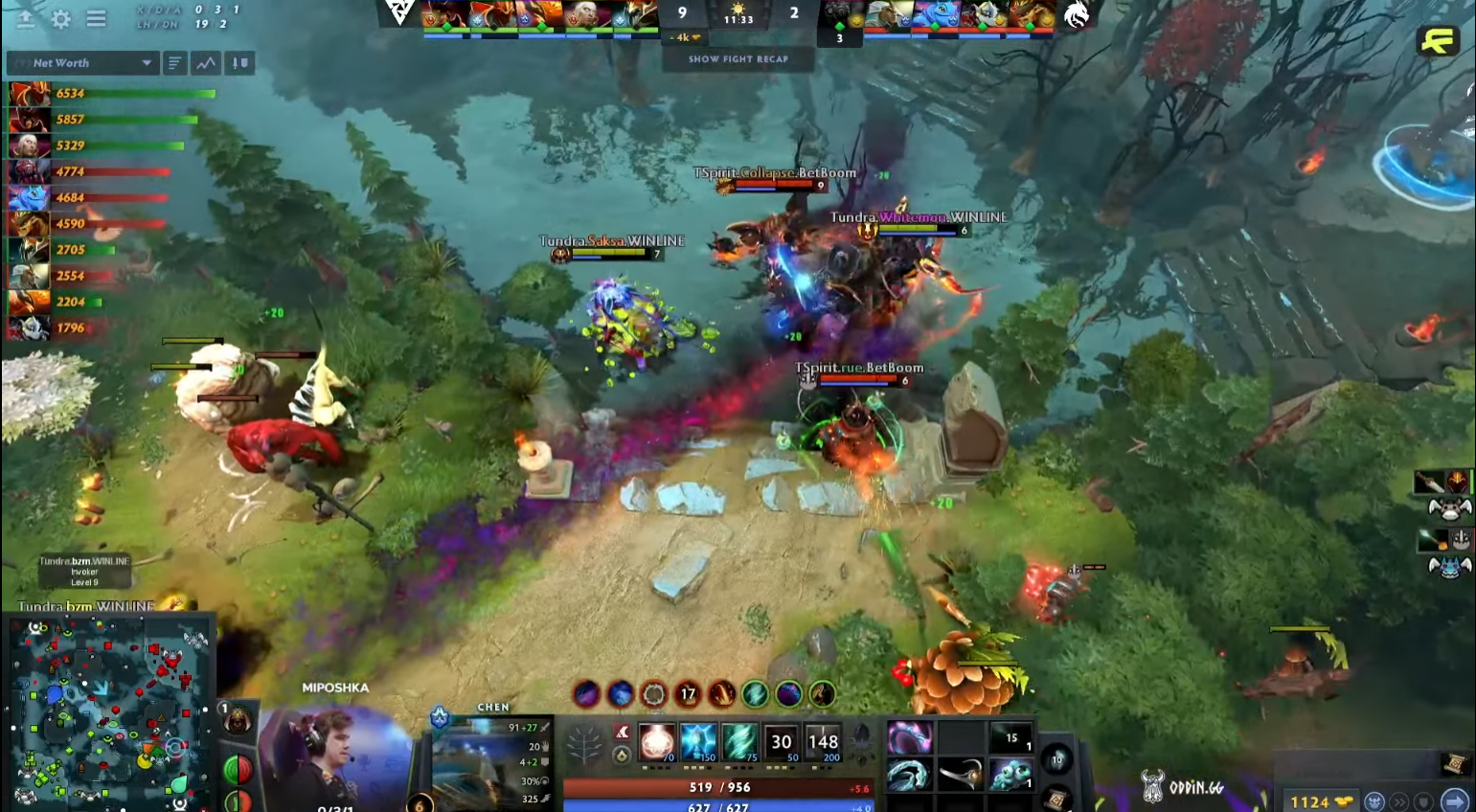Open the Net Worth dropdown
Viewport: 1476px width, 812px height.
point(81,63)
